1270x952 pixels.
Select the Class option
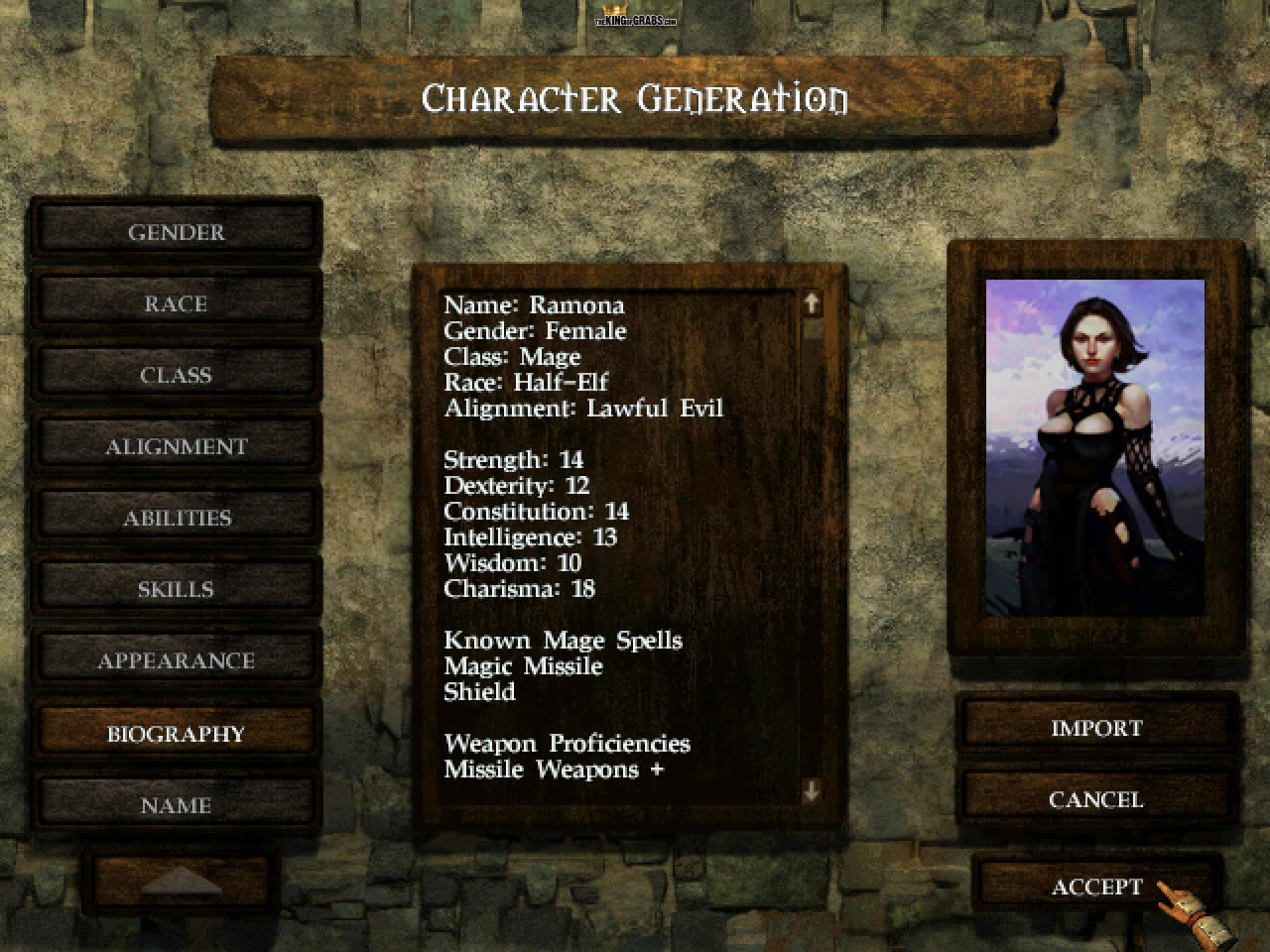[x=176, y=376]
